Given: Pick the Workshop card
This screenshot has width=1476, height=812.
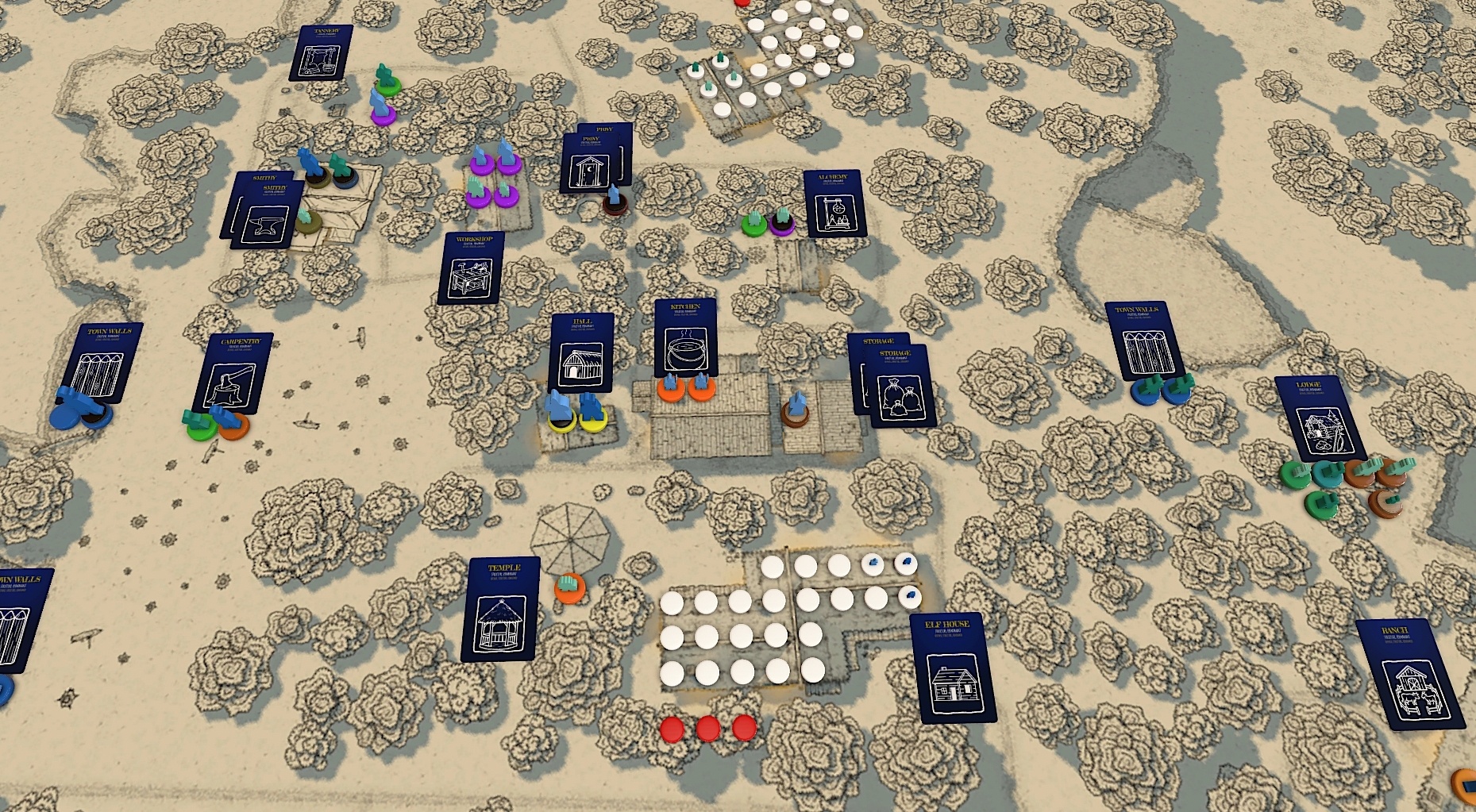Looking at the screenshot, I should (471, 268).
